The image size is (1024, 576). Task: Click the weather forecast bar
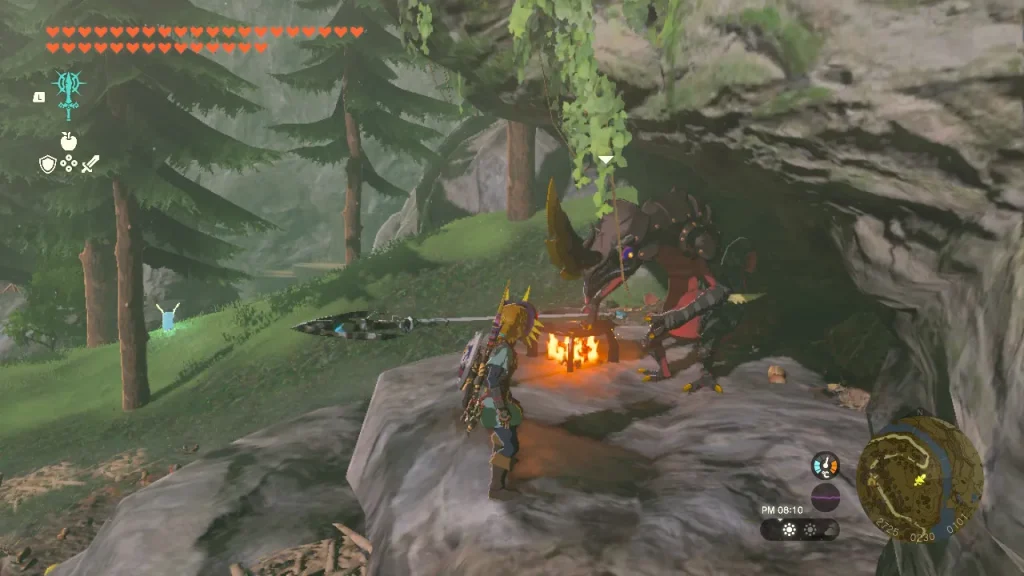click(799, 529)
